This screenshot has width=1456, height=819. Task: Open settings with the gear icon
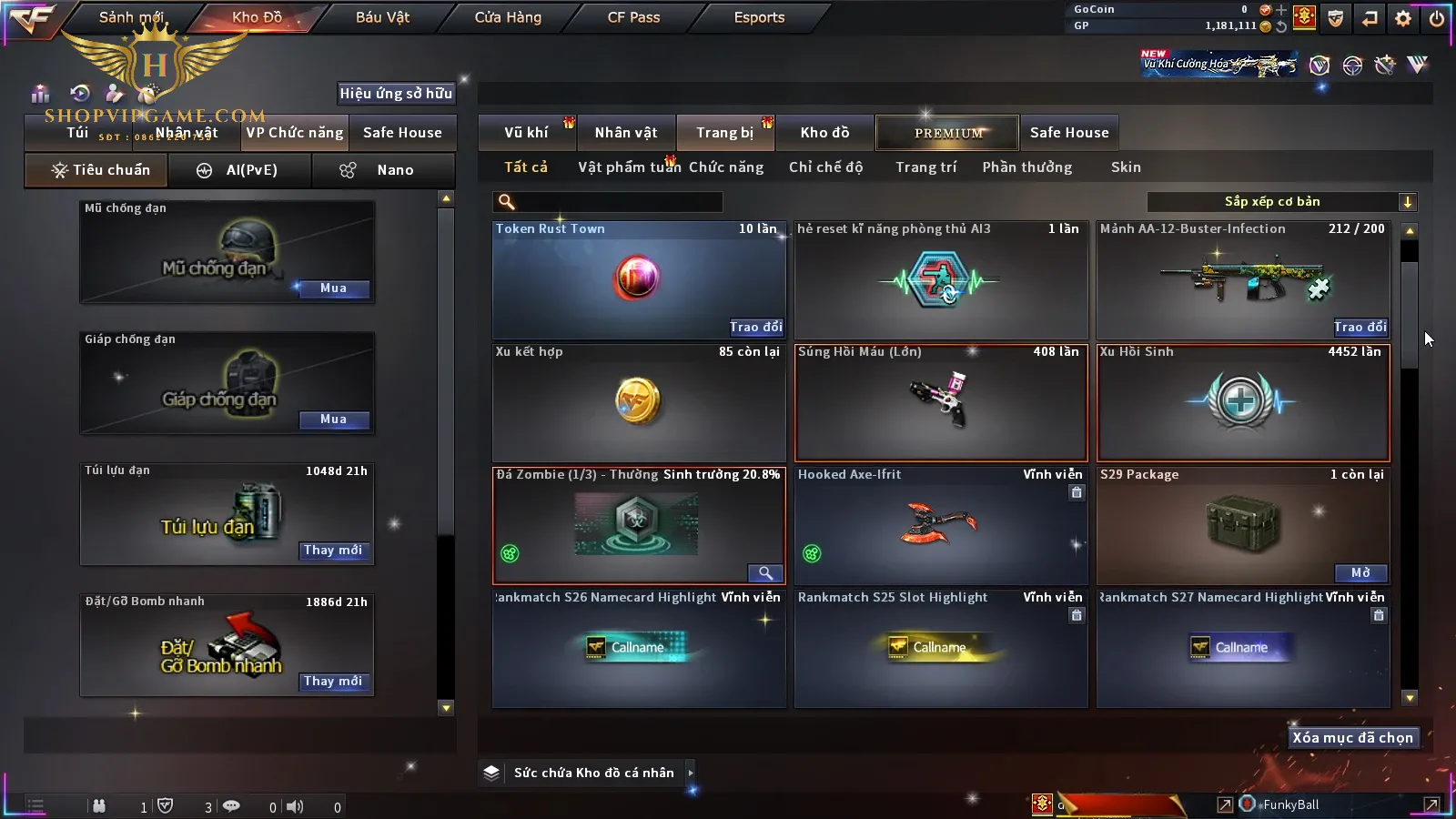(1403, 18)
